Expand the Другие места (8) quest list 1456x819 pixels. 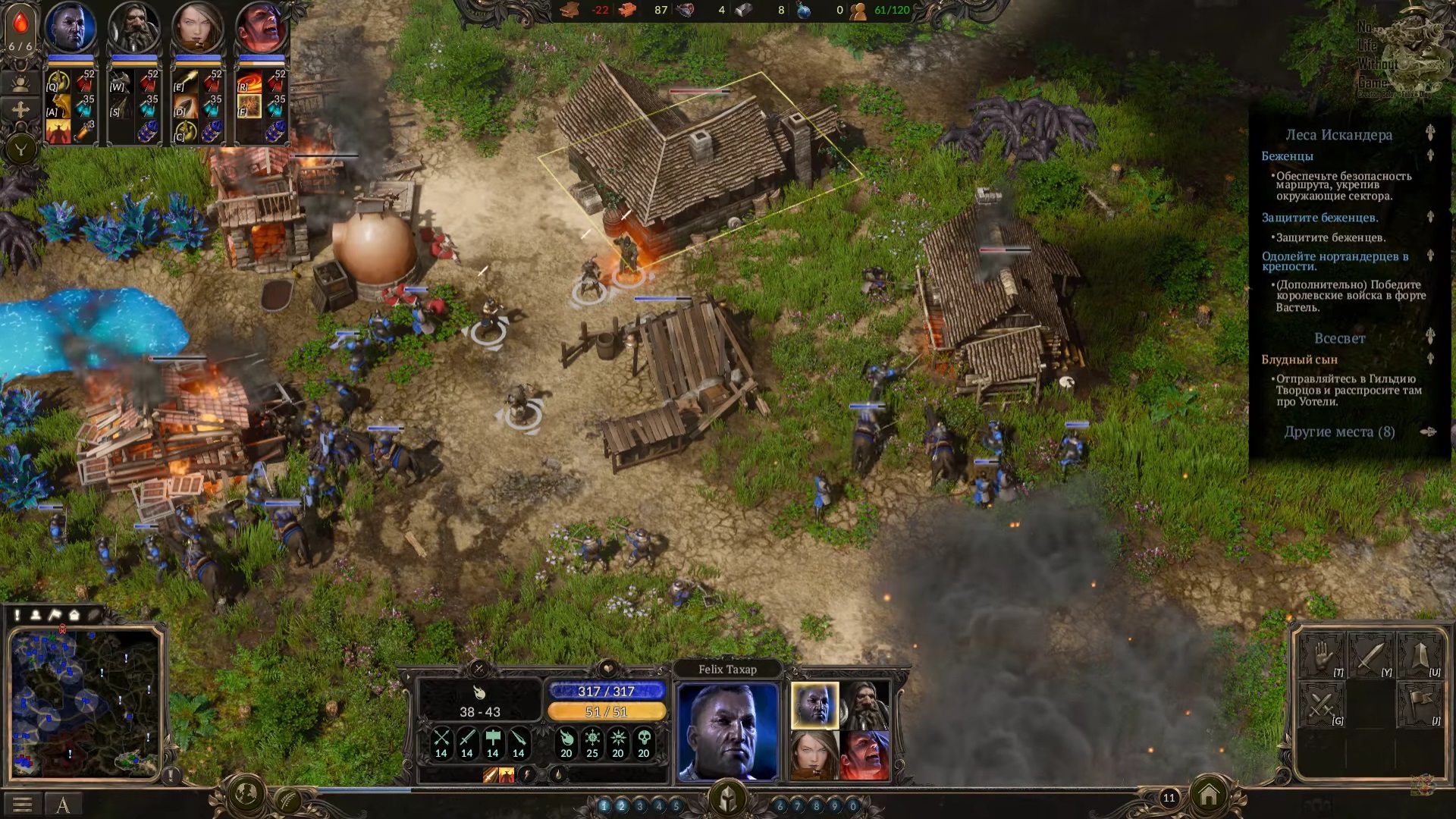pos(1339,431)
